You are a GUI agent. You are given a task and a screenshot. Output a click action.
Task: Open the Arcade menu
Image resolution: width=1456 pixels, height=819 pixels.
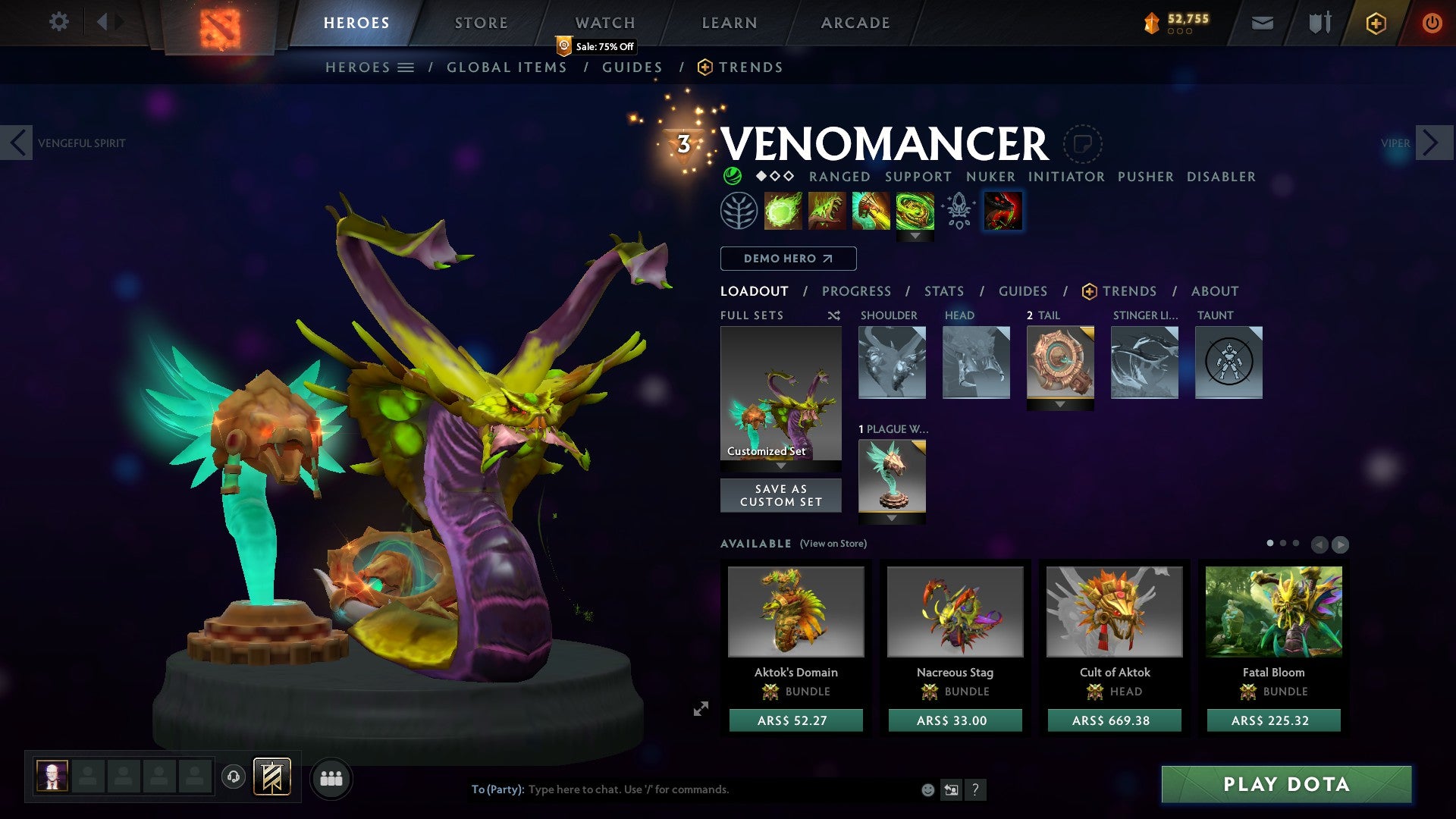tap(855, 22)
